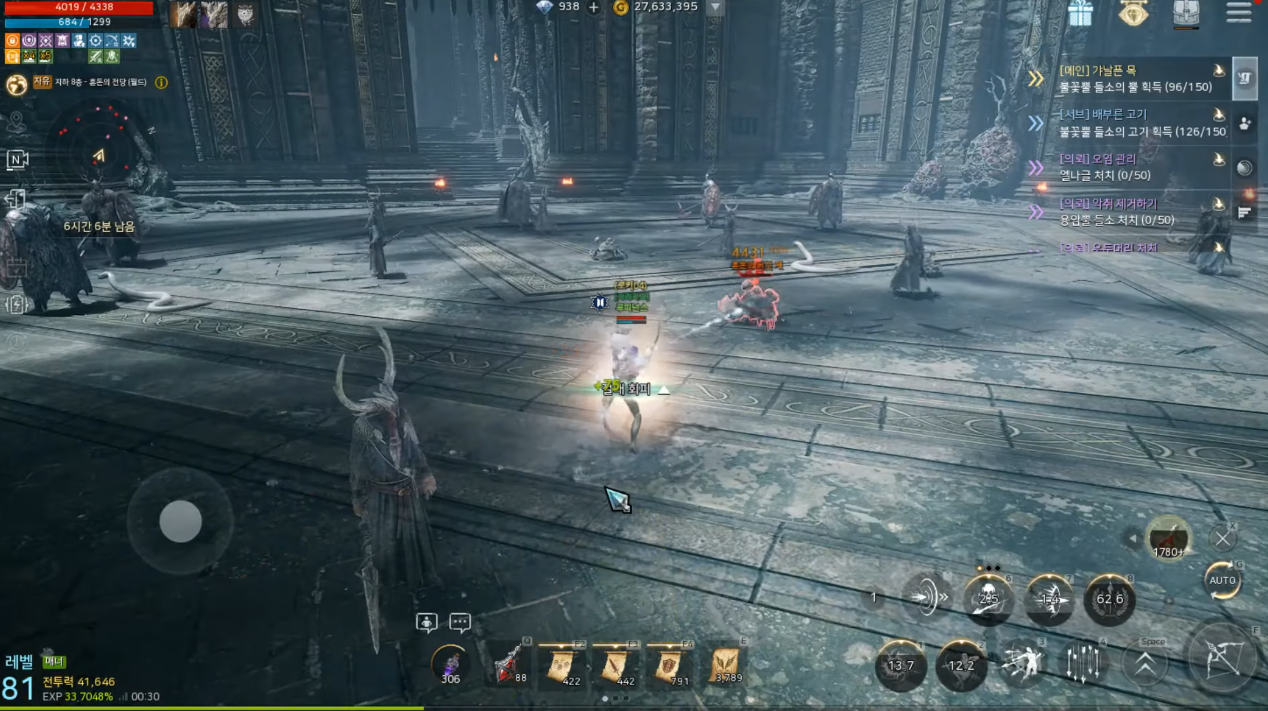The width and height of the screenshot is (1268, 711).
Task: Activate the multi-shot archer skill
Action: [x=1023, y=662]
